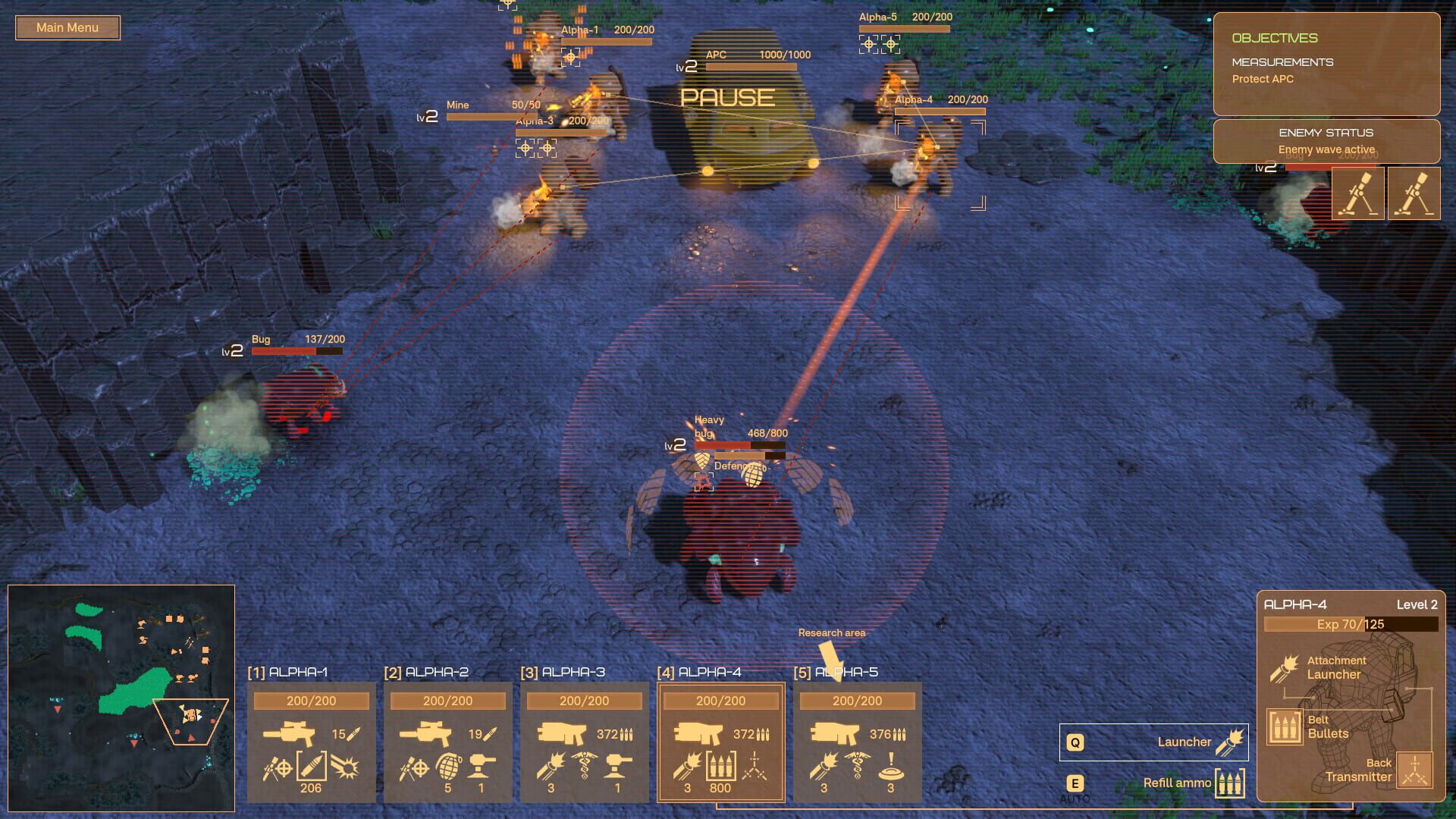The image size is (1456, 819).
Task: Expand the ENEMY STATUS panel
Action: coord(1327,140)
